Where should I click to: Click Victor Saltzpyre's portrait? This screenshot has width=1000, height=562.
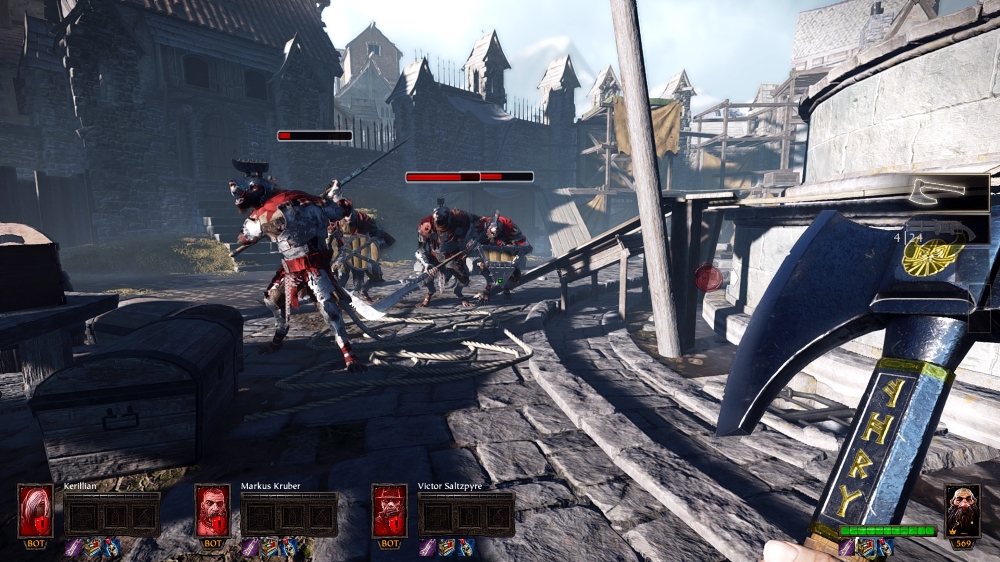tap(389, 511)
